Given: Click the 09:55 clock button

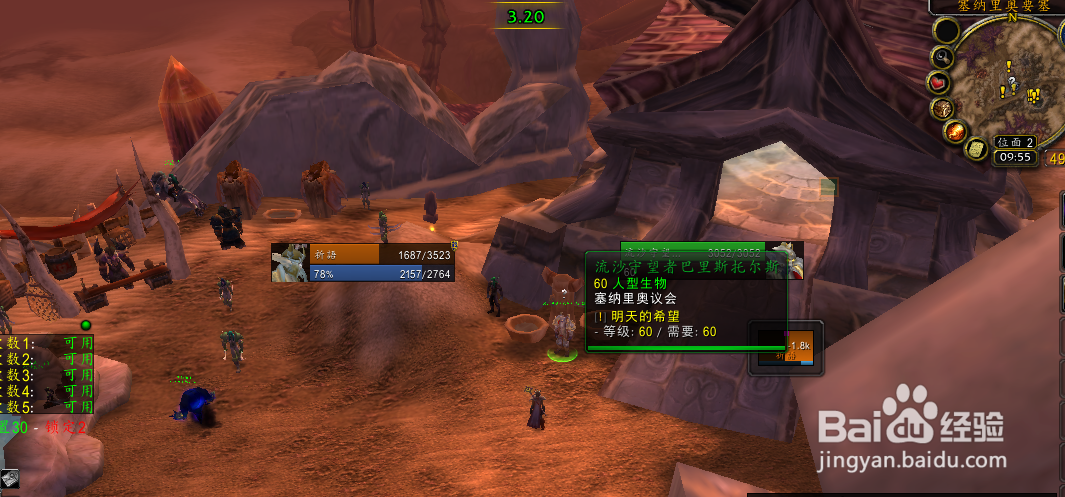Looking at the screenshot, I should click(1014, 156).
